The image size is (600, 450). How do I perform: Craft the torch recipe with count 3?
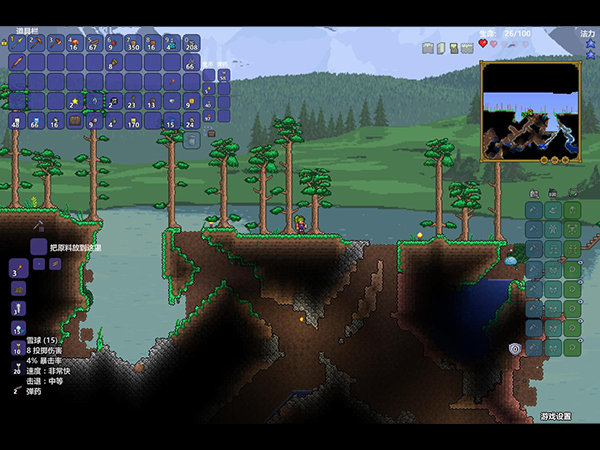pos(18,267)
